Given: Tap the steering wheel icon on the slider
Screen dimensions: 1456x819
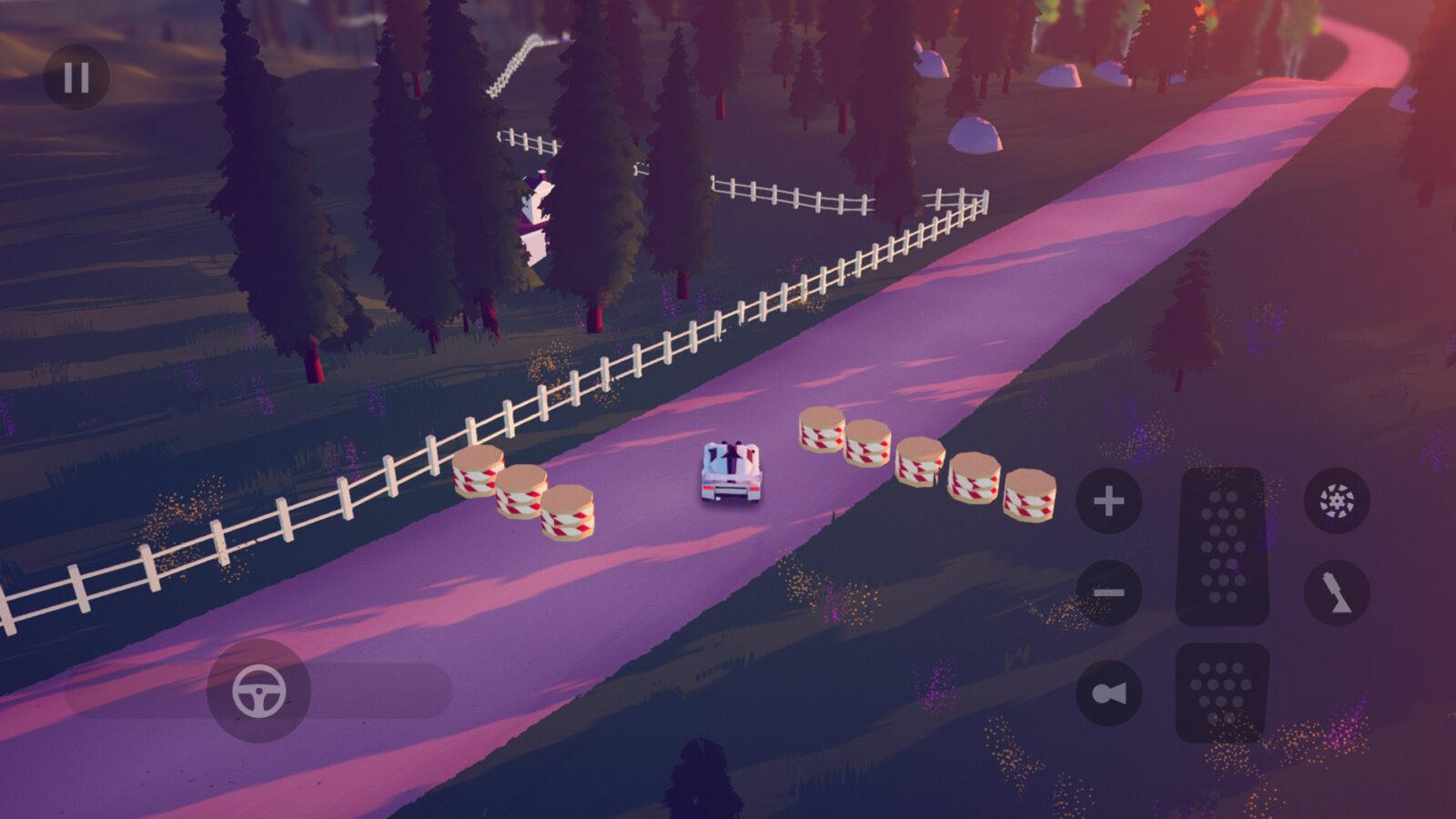Looking at the screenshot, I should [x=259, y=692].
